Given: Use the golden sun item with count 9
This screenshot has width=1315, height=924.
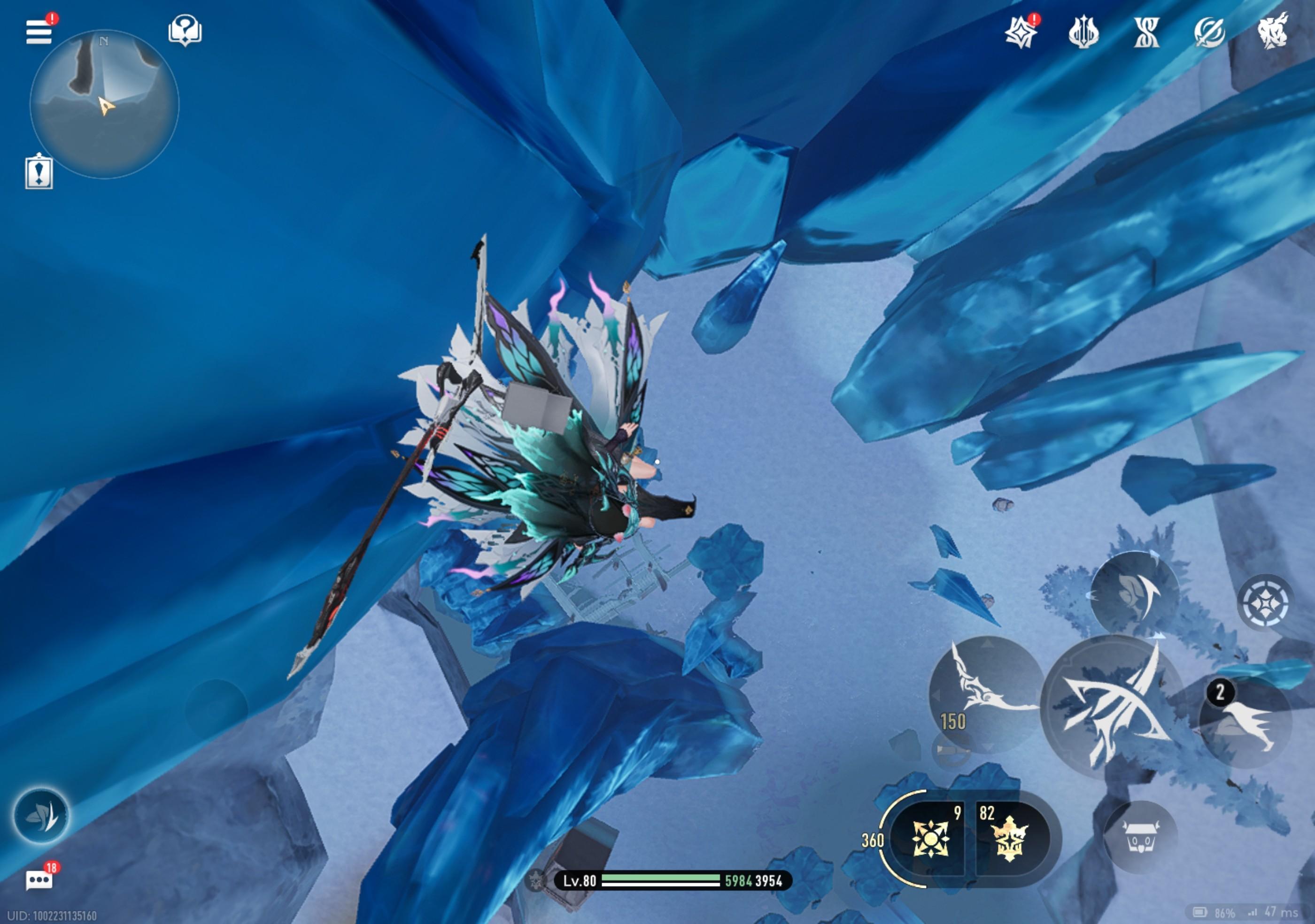Looking at the screenshot, I should click(931, 839).
